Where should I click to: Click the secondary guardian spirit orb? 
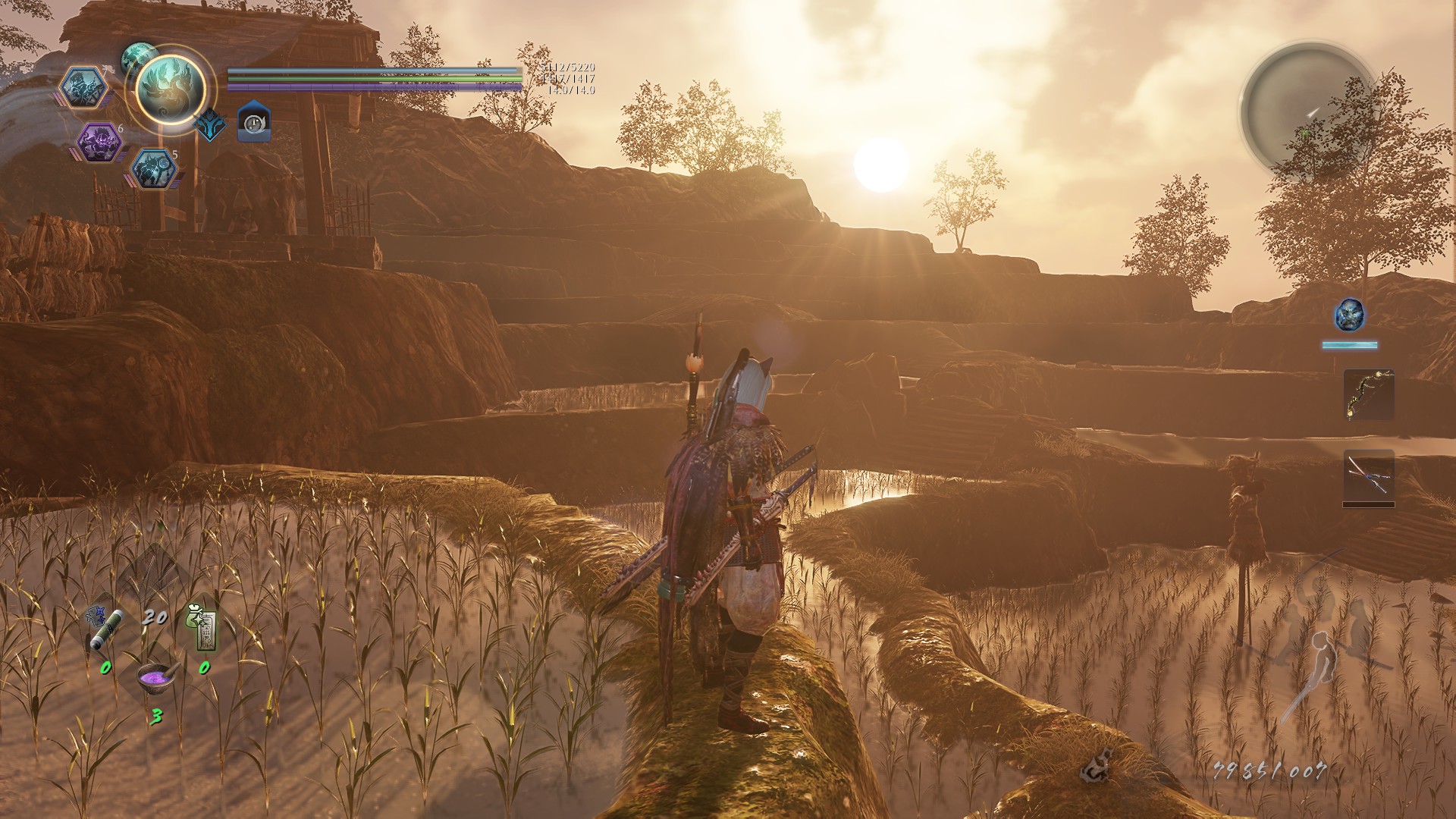(x=139, y=57)
